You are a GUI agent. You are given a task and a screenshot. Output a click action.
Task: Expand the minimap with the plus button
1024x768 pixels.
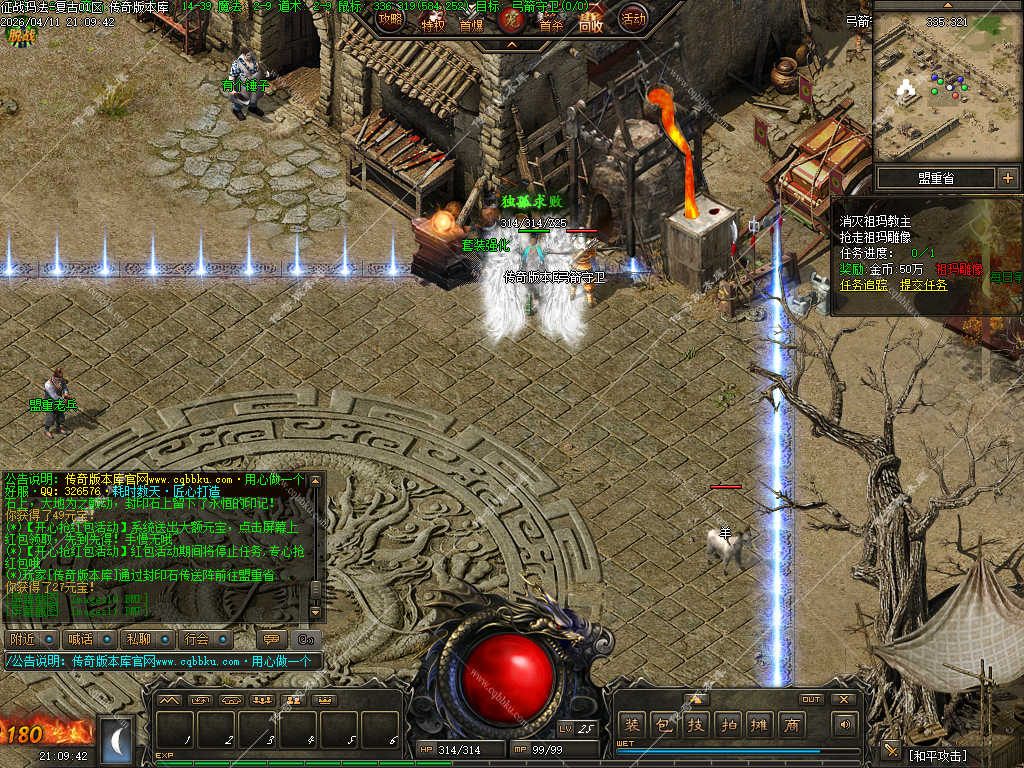tap(1007, 178)
